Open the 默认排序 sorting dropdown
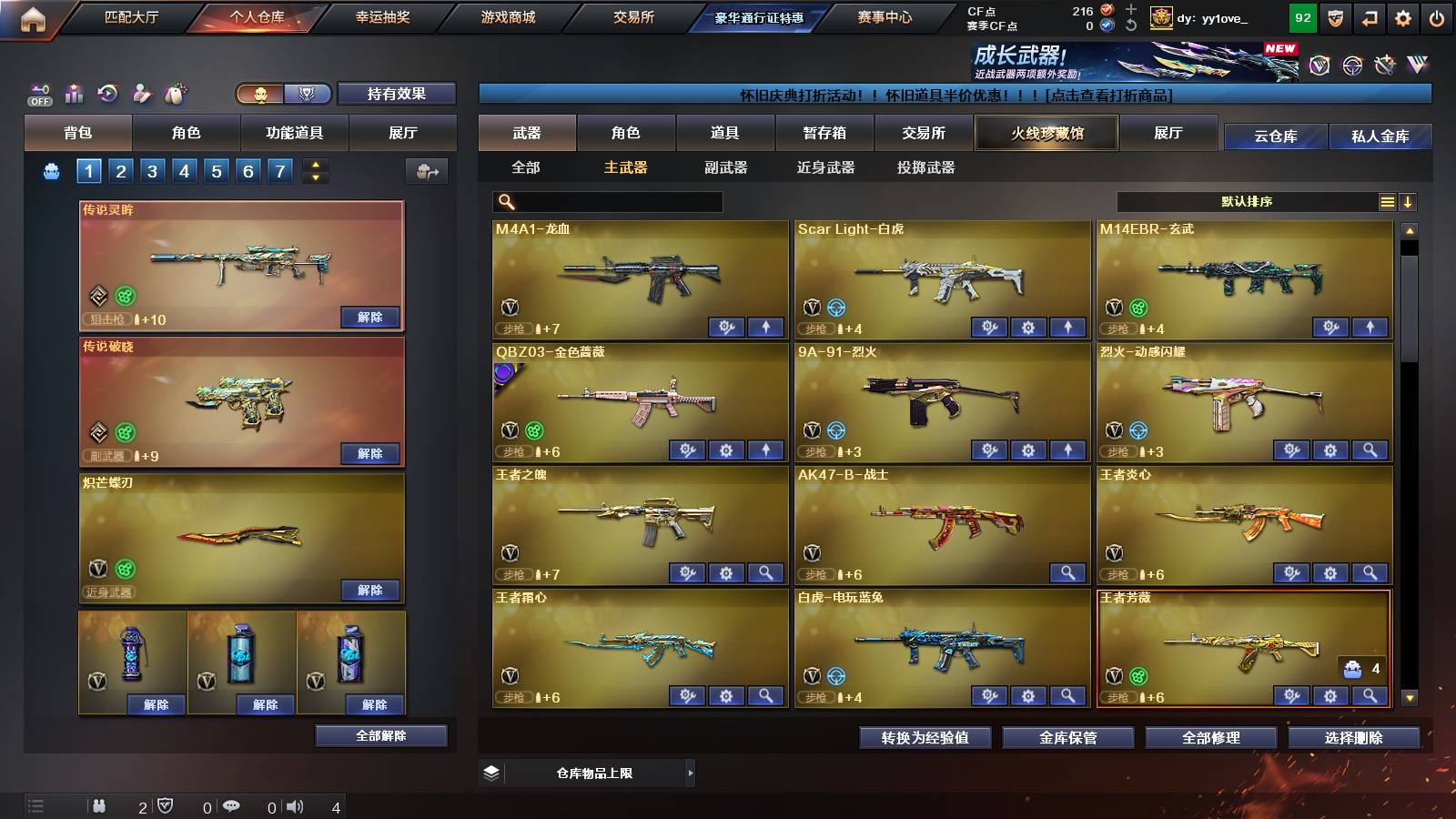1456x819 pixels. [1256, 201]
